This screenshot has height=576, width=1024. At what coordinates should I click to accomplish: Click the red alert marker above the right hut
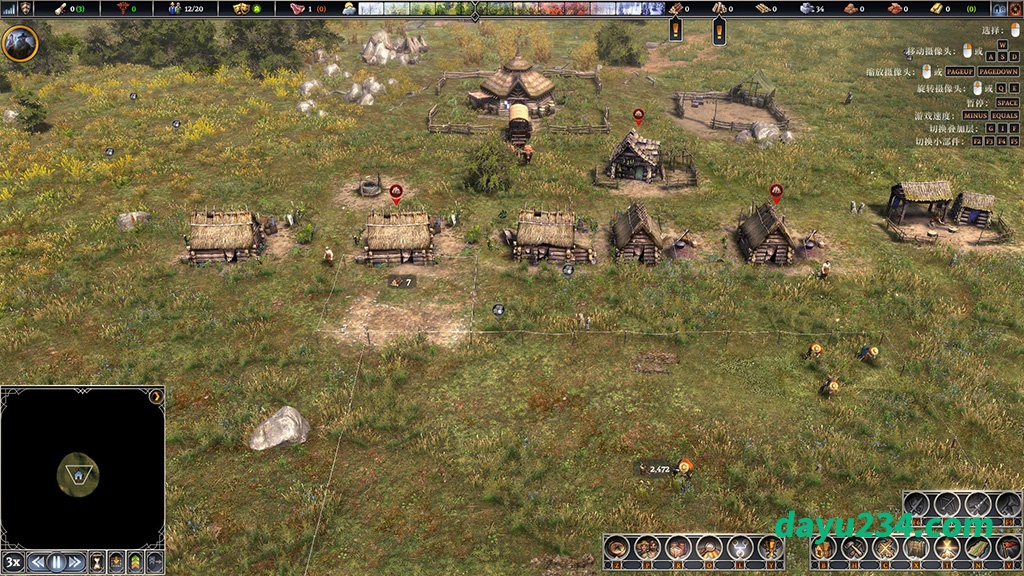click(x=776, y=190)
